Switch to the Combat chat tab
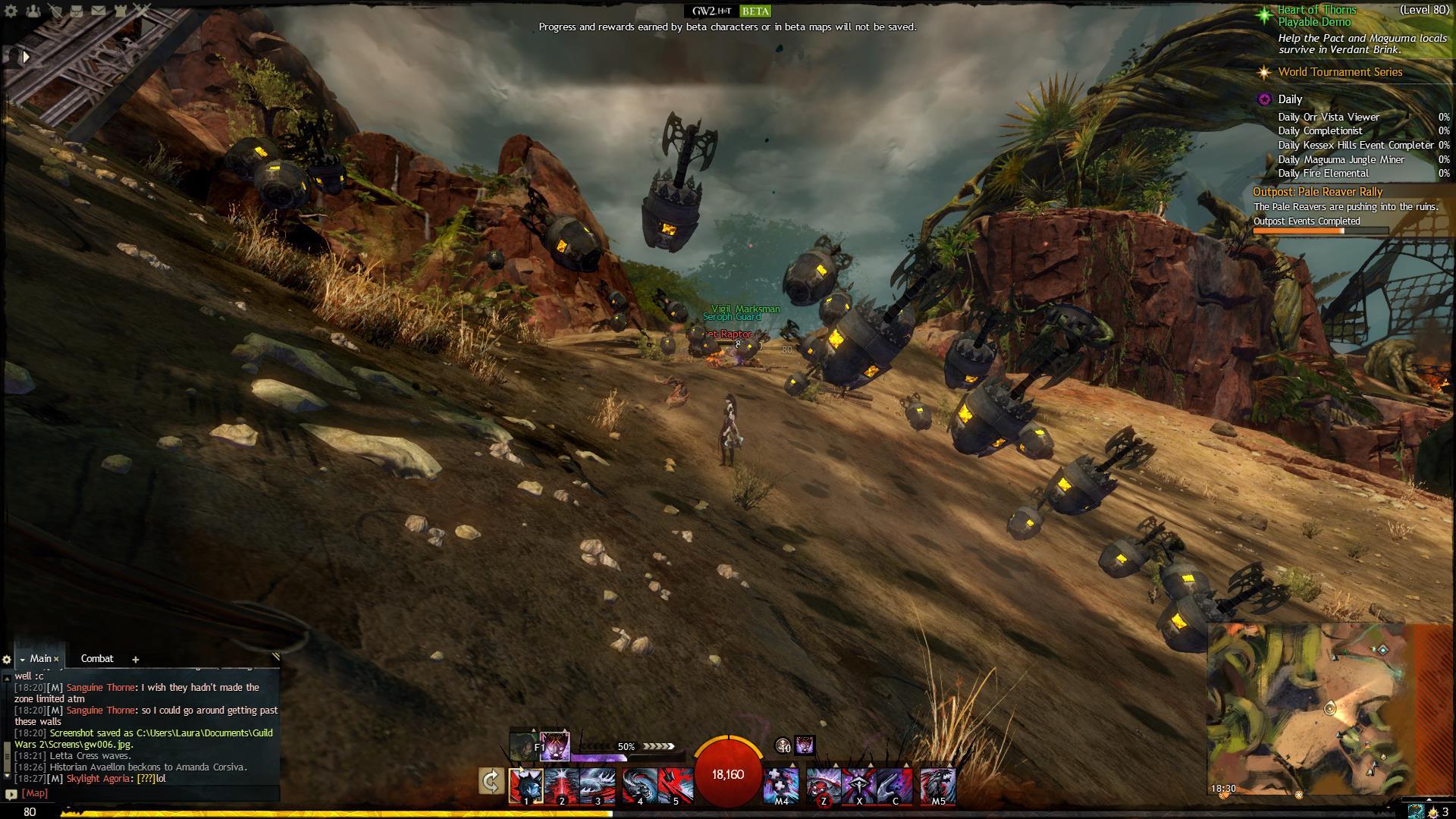 point(97,658)
